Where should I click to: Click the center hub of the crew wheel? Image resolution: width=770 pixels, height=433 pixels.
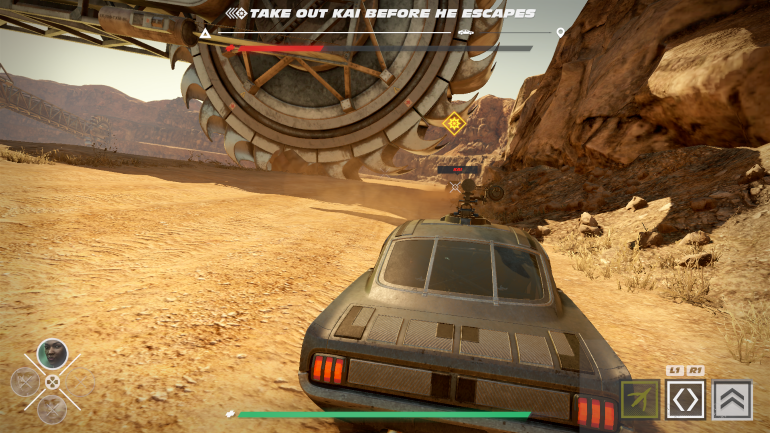pyautogui.click(x=52, y=381)
